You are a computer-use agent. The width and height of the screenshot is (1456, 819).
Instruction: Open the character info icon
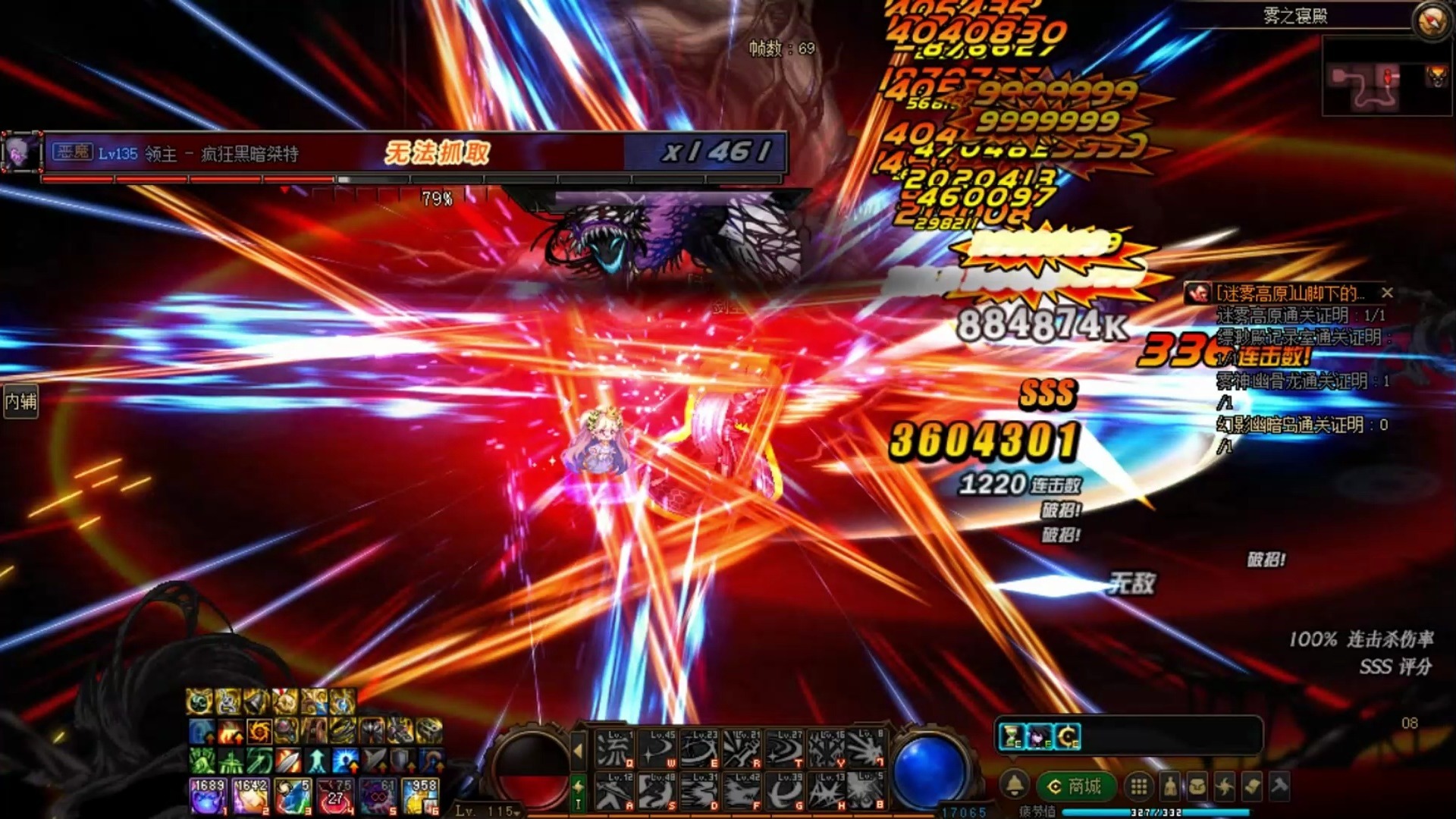coord(1170,786)
